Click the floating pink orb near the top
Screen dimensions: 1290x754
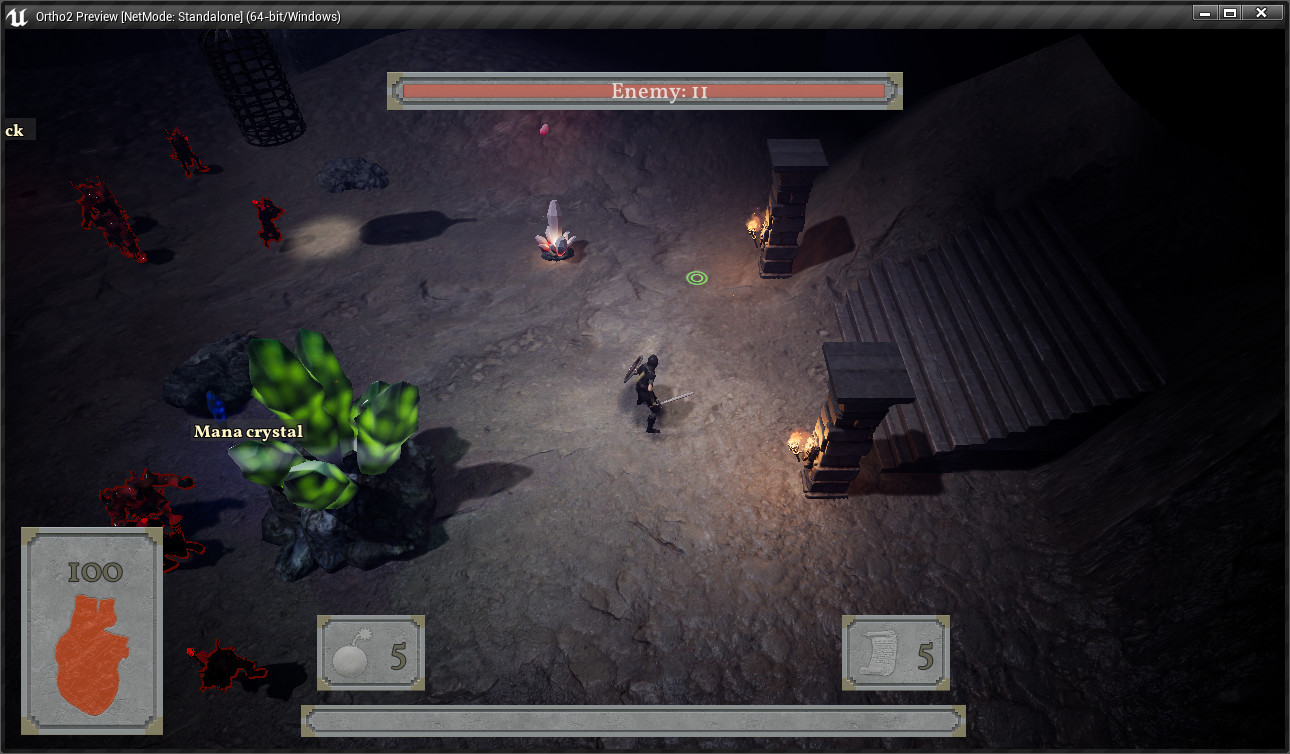tap(545, 130)
